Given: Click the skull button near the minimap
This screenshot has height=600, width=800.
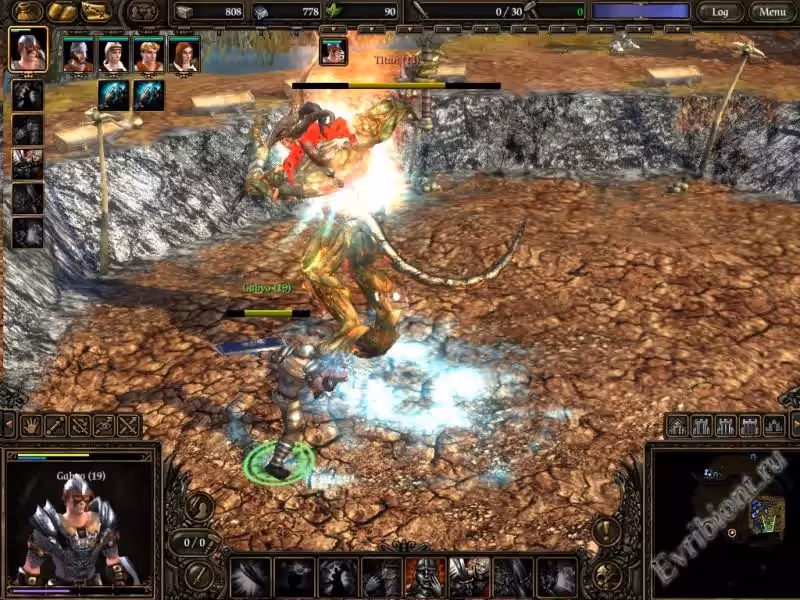Looking at the screenshot, I should pos(606,575).
